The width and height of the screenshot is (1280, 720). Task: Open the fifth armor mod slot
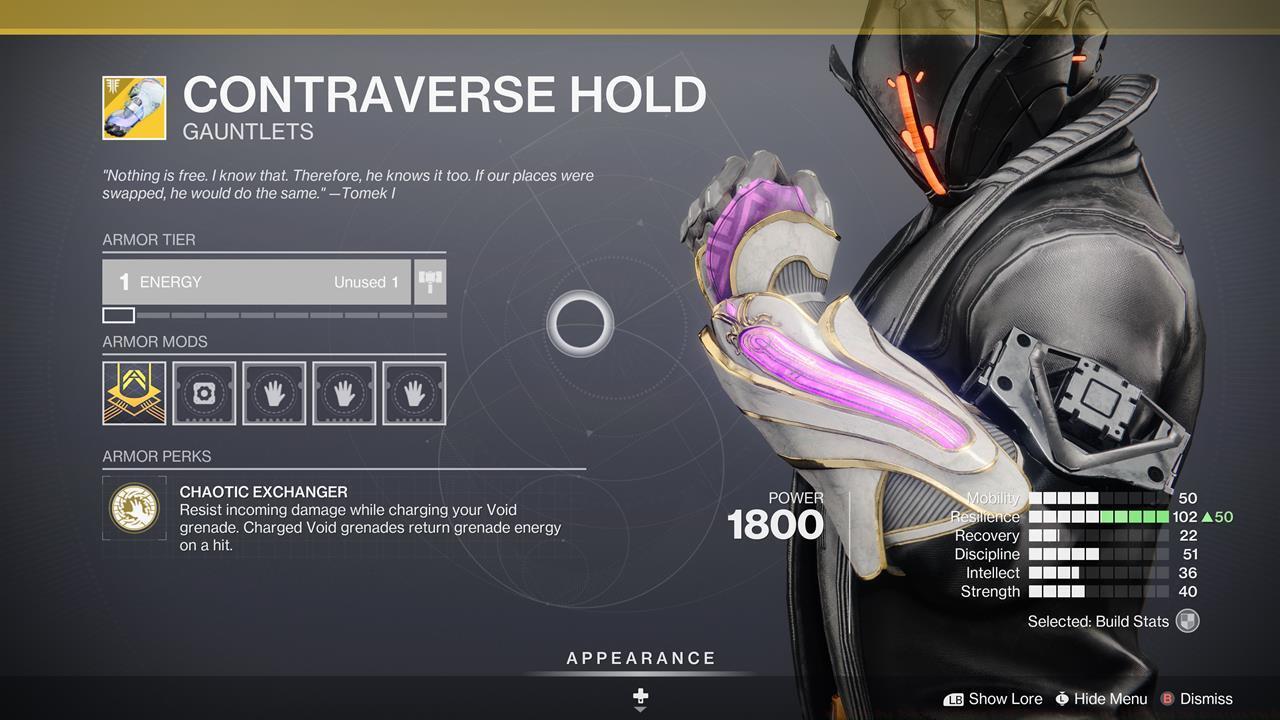pyautogui.click(x=414, y=392)
